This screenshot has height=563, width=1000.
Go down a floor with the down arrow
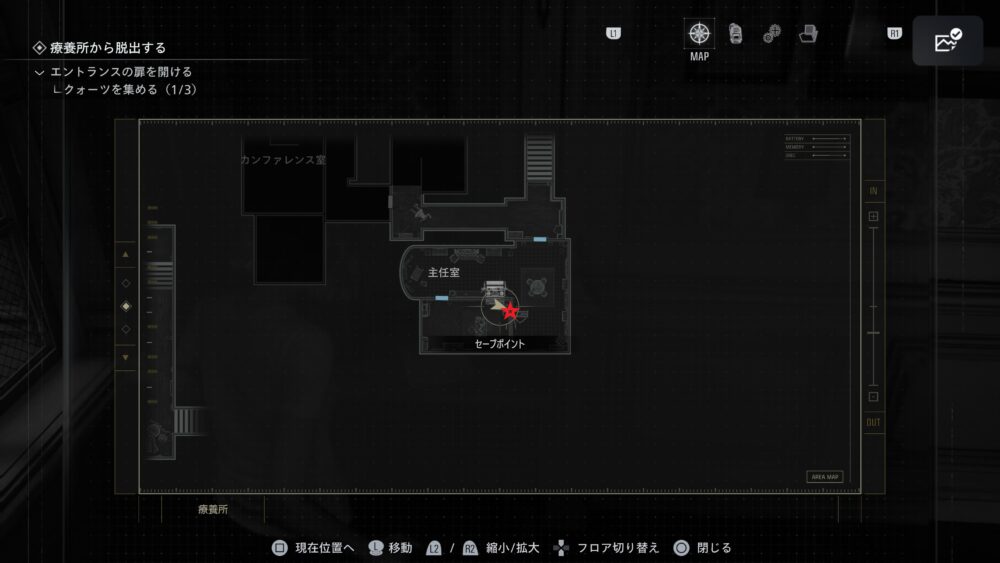(x=125, y=357)
